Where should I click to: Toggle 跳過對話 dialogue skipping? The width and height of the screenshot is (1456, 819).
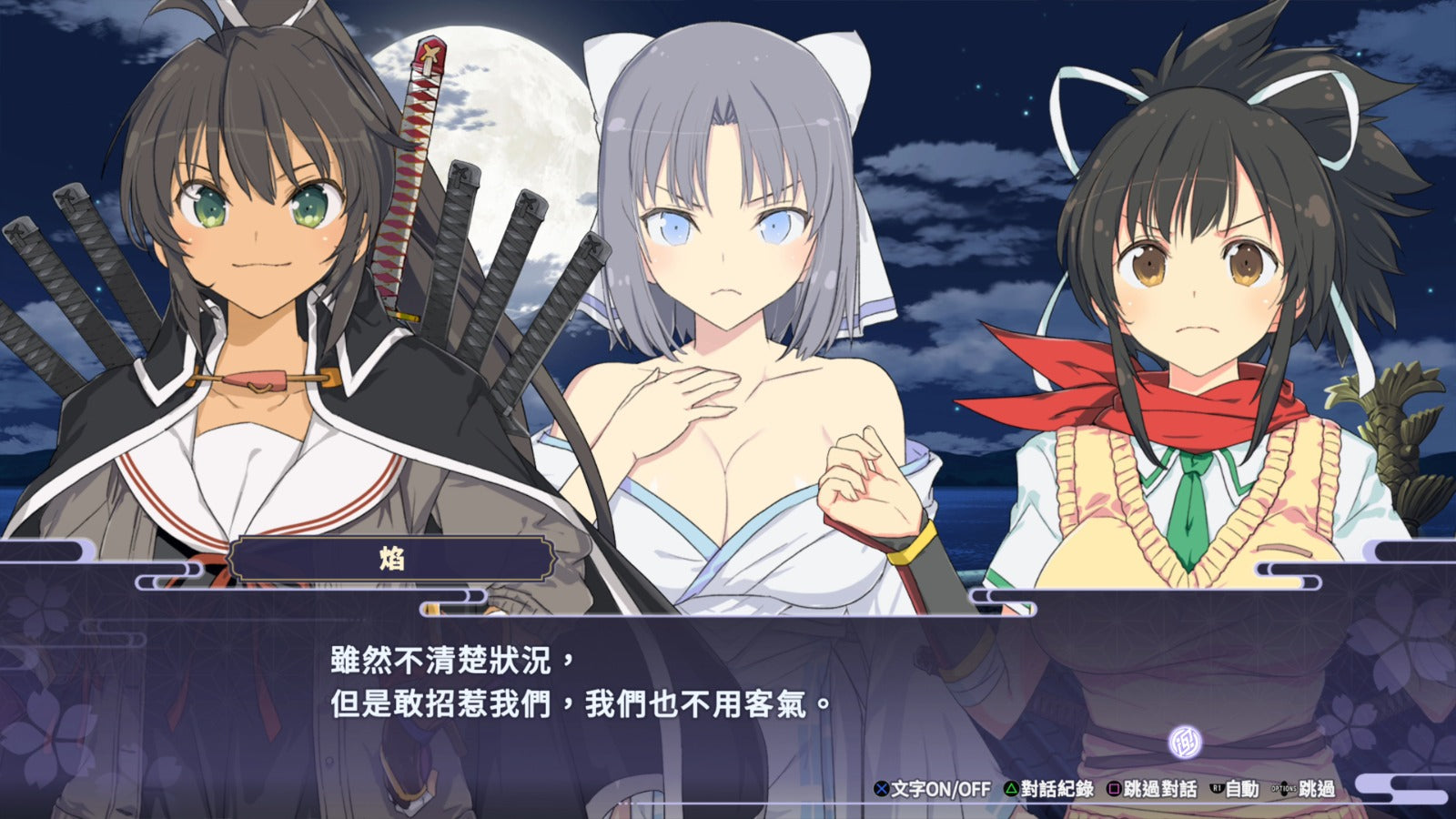pyautogui.click(x=1160, y=788)
